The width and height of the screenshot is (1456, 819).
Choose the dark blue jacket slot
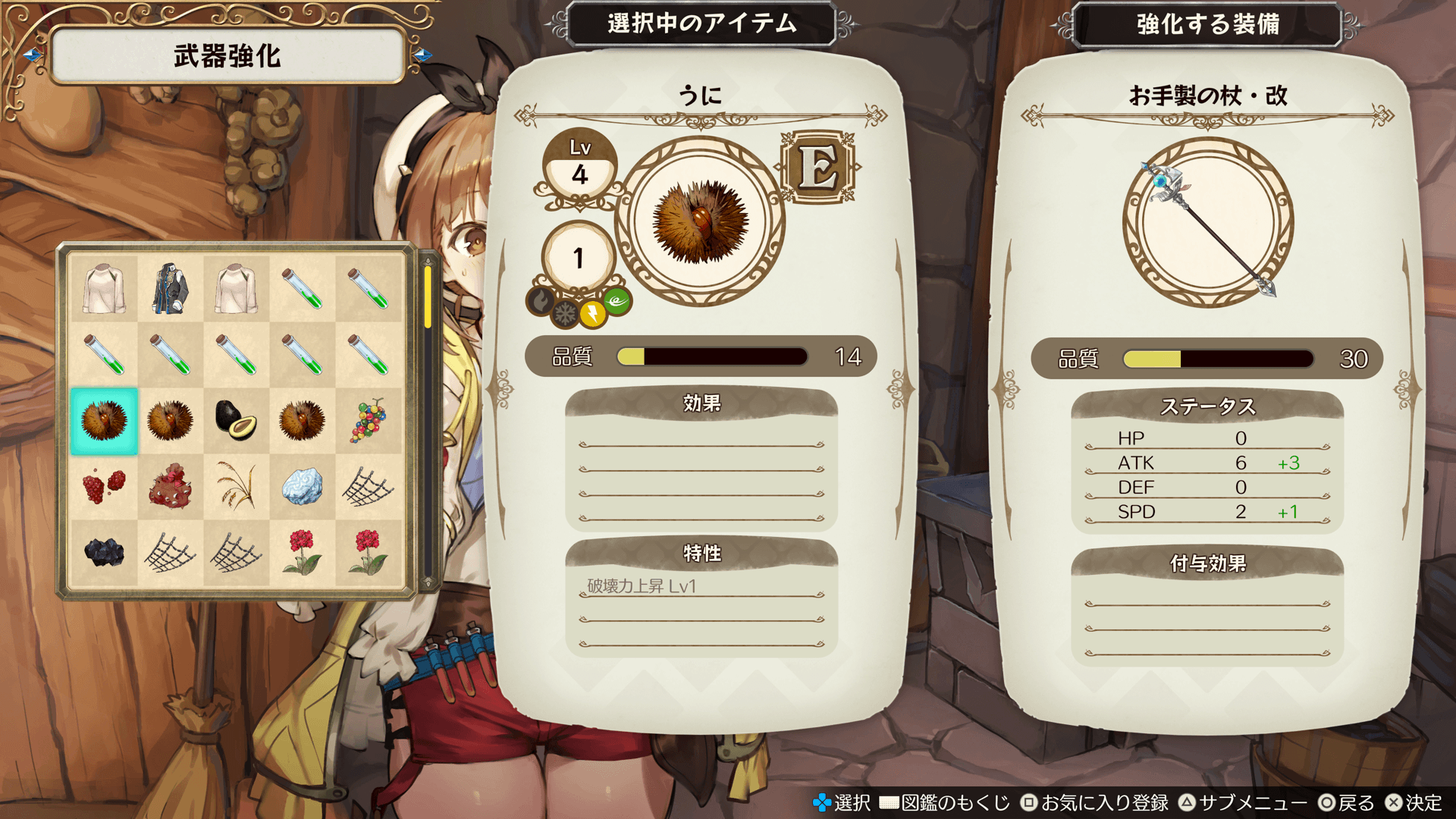[170, 289]
